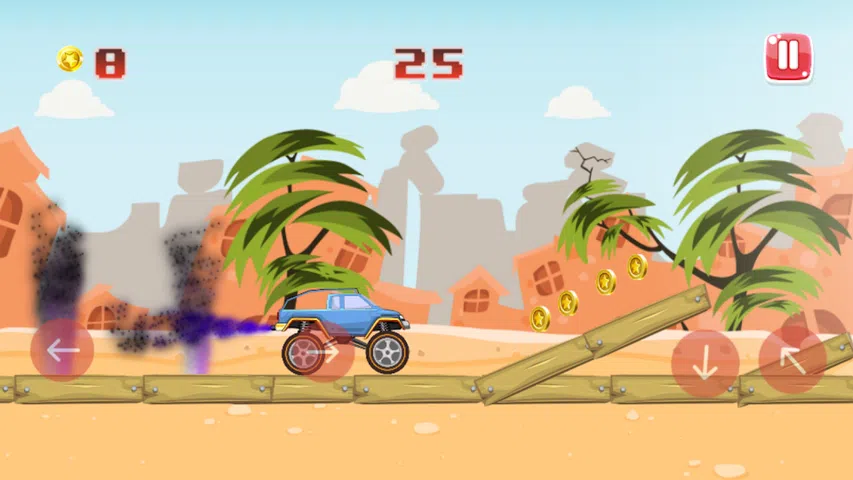
Task: Tap the right arrow control button
Action: pyautogui.click(x=322, y=352)
